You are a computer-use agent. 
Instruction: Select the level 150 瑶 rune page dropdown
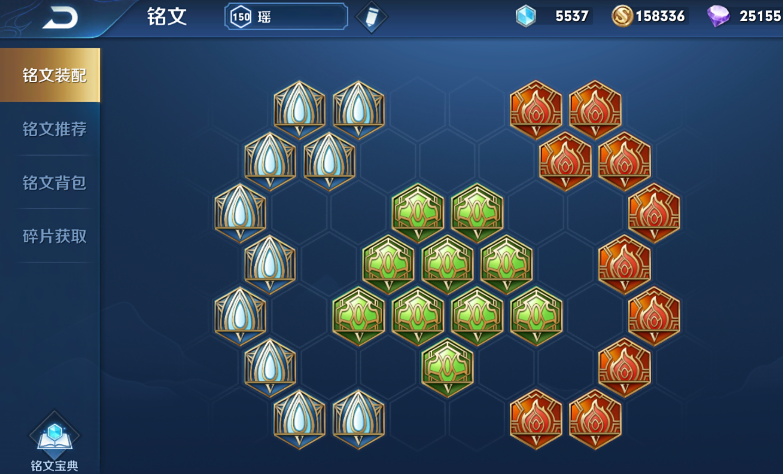click(286, 17)
